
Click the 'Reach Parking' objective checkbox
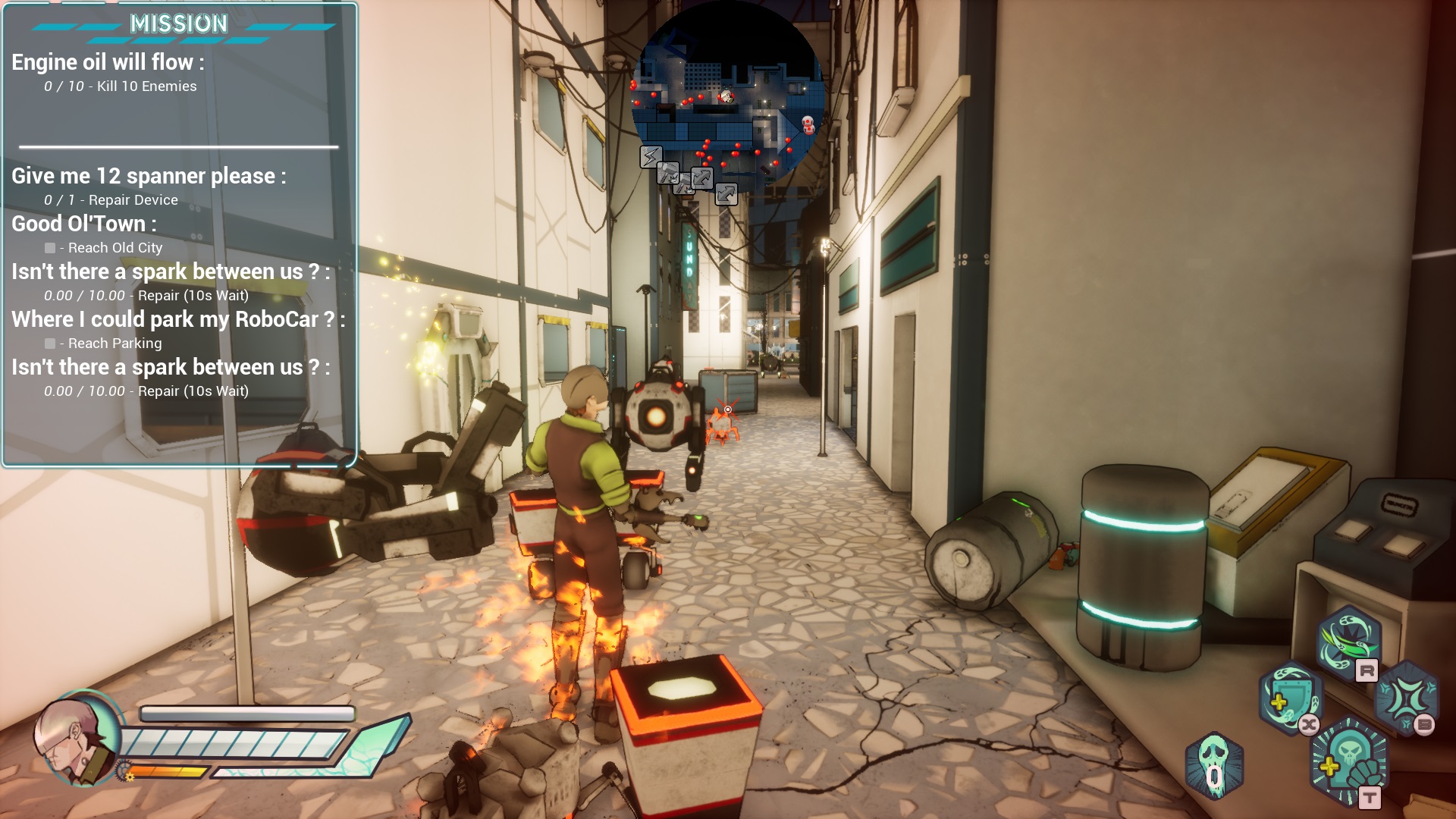coord(50,344)
